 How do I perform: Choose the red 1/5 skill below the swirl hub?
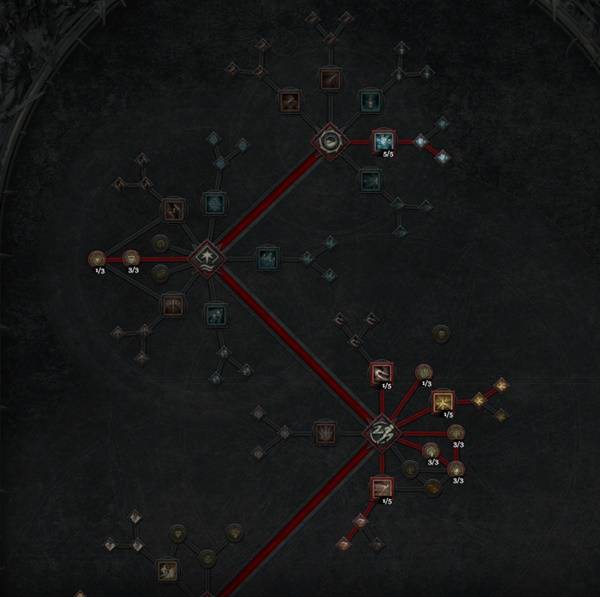pyautogui.click(x=382, y=489)
